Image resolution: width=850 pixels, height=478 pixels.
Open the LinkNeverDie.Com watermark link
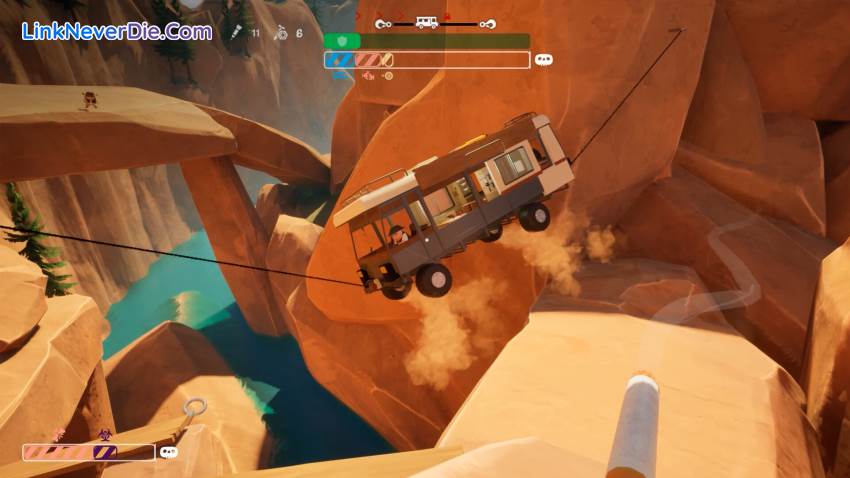pos(117,31)
